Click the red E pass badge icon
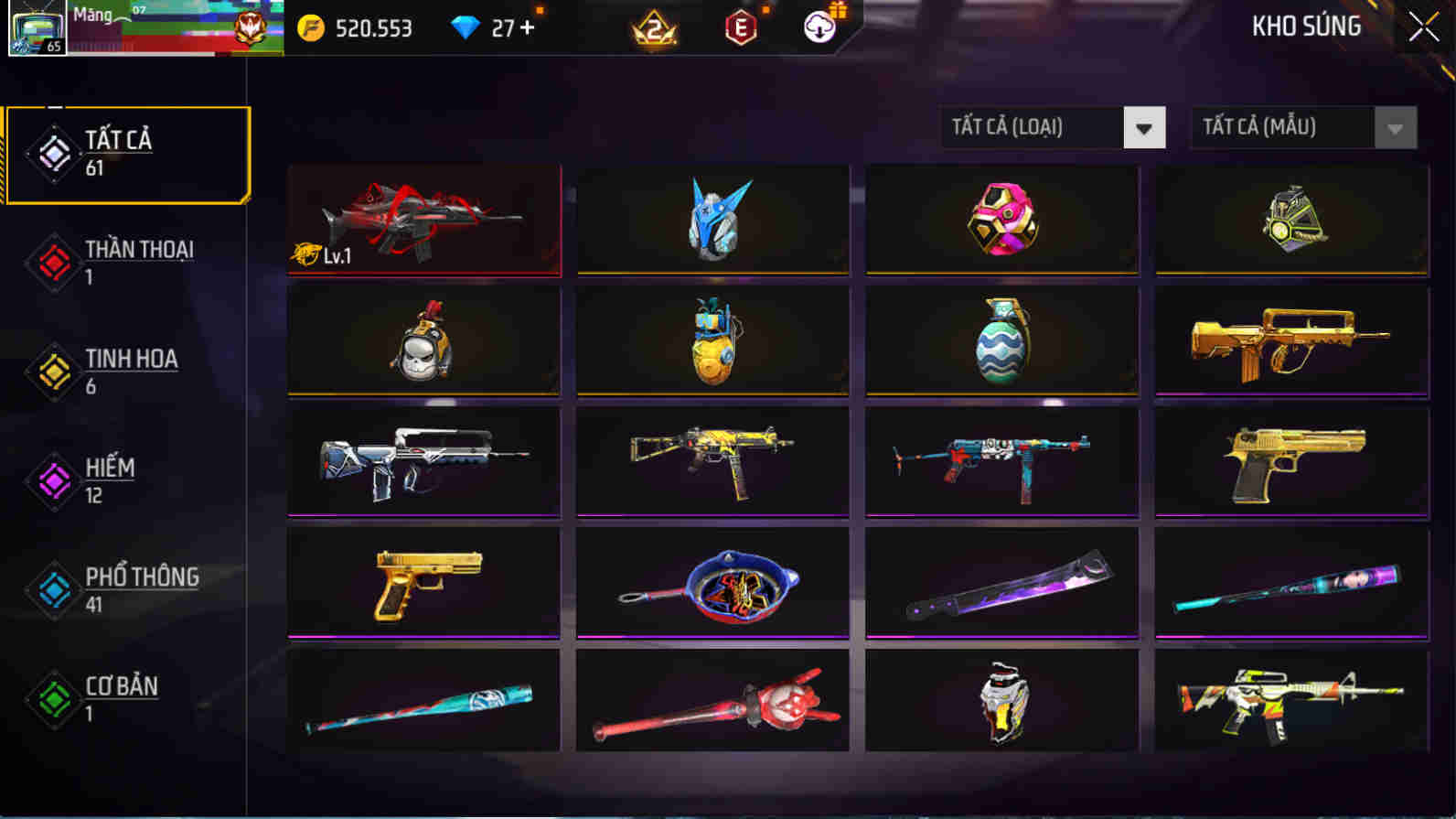The width and height of the screenshot is (1456, 819). (741, 28)
